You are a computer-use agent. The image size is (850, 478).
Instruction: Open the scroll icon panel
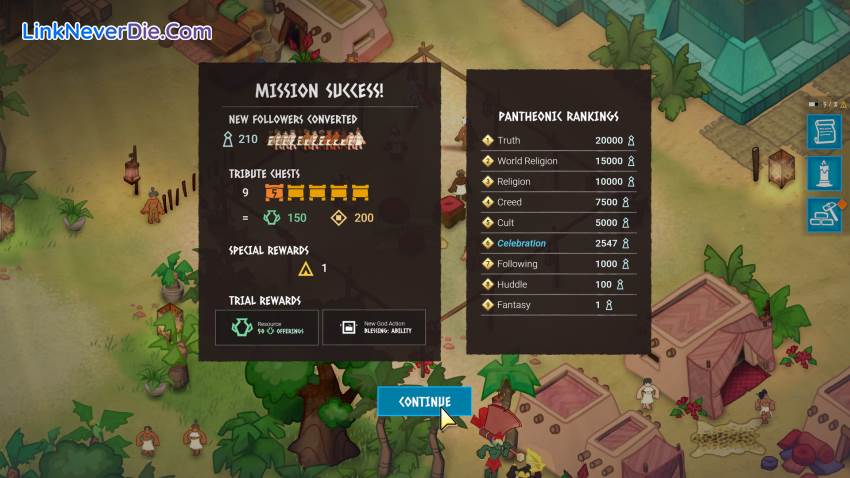pyautogui.click(x=824, y=131)
